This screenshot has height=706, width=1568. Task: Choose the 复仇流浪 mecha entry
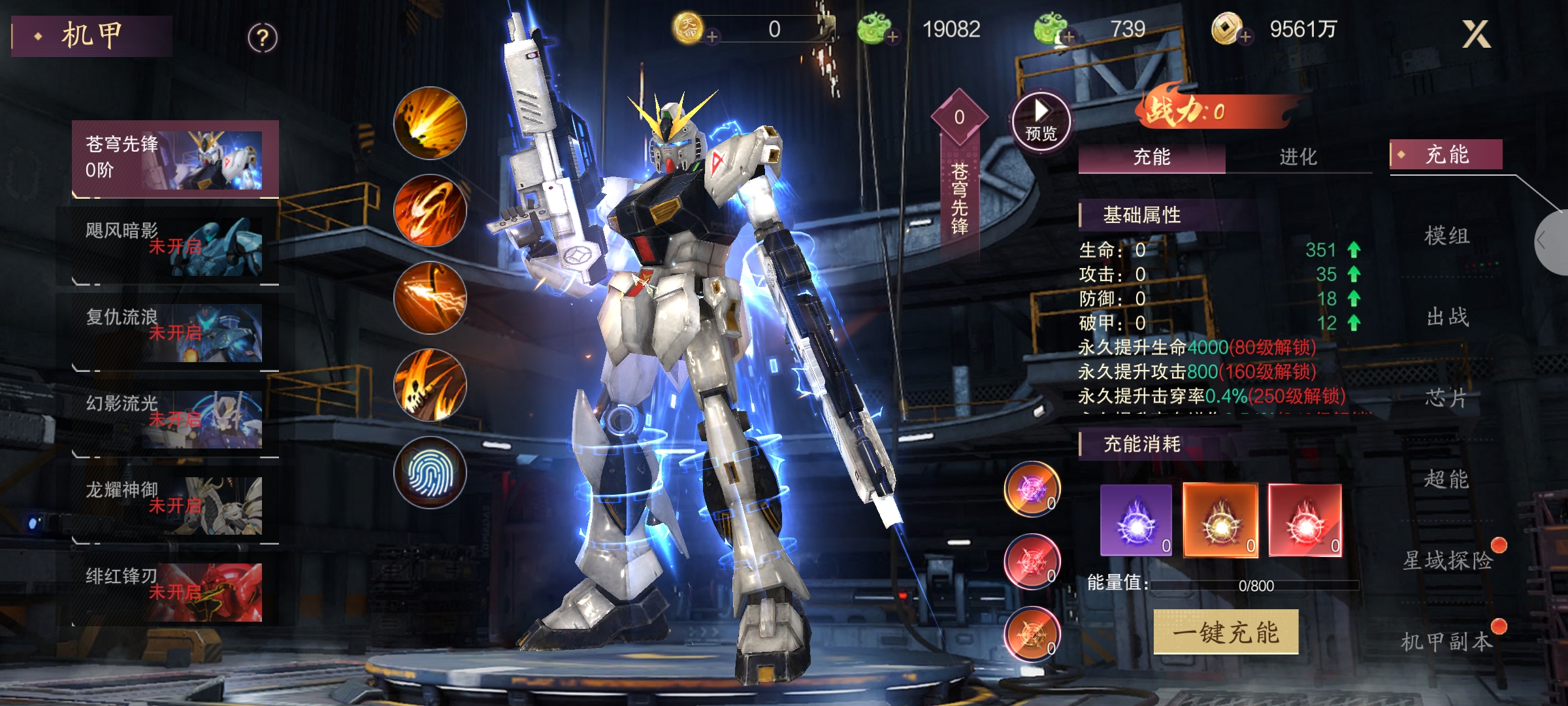175,332
